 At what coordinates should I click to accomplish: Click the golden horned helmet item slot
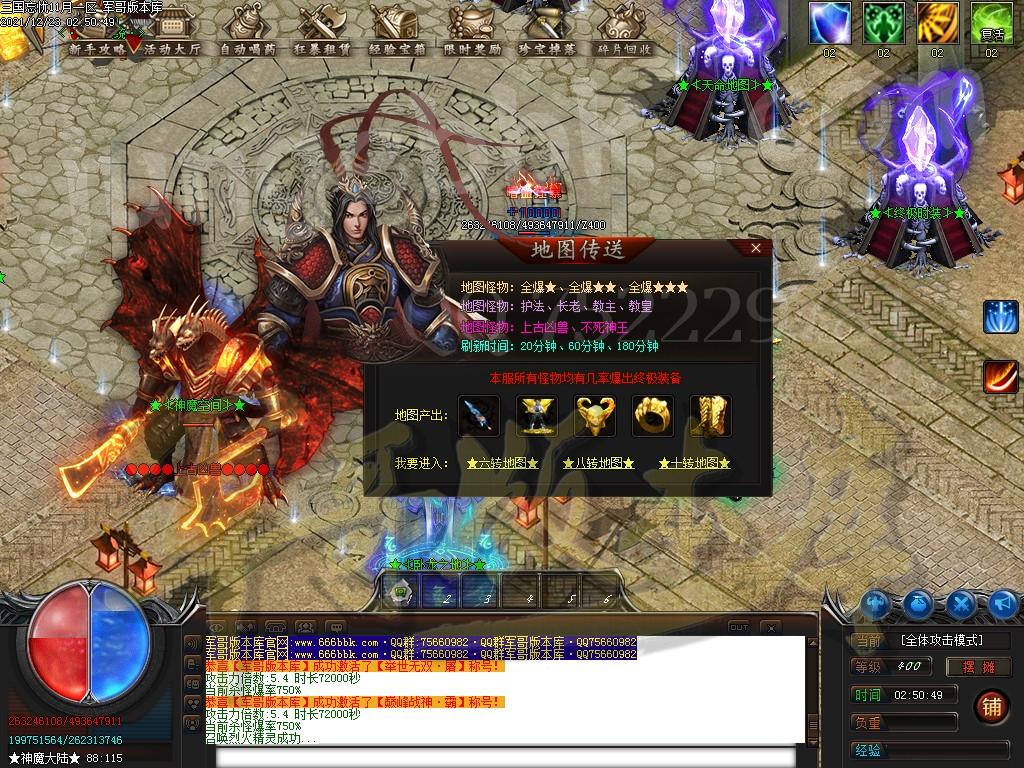tap(594, 416)
